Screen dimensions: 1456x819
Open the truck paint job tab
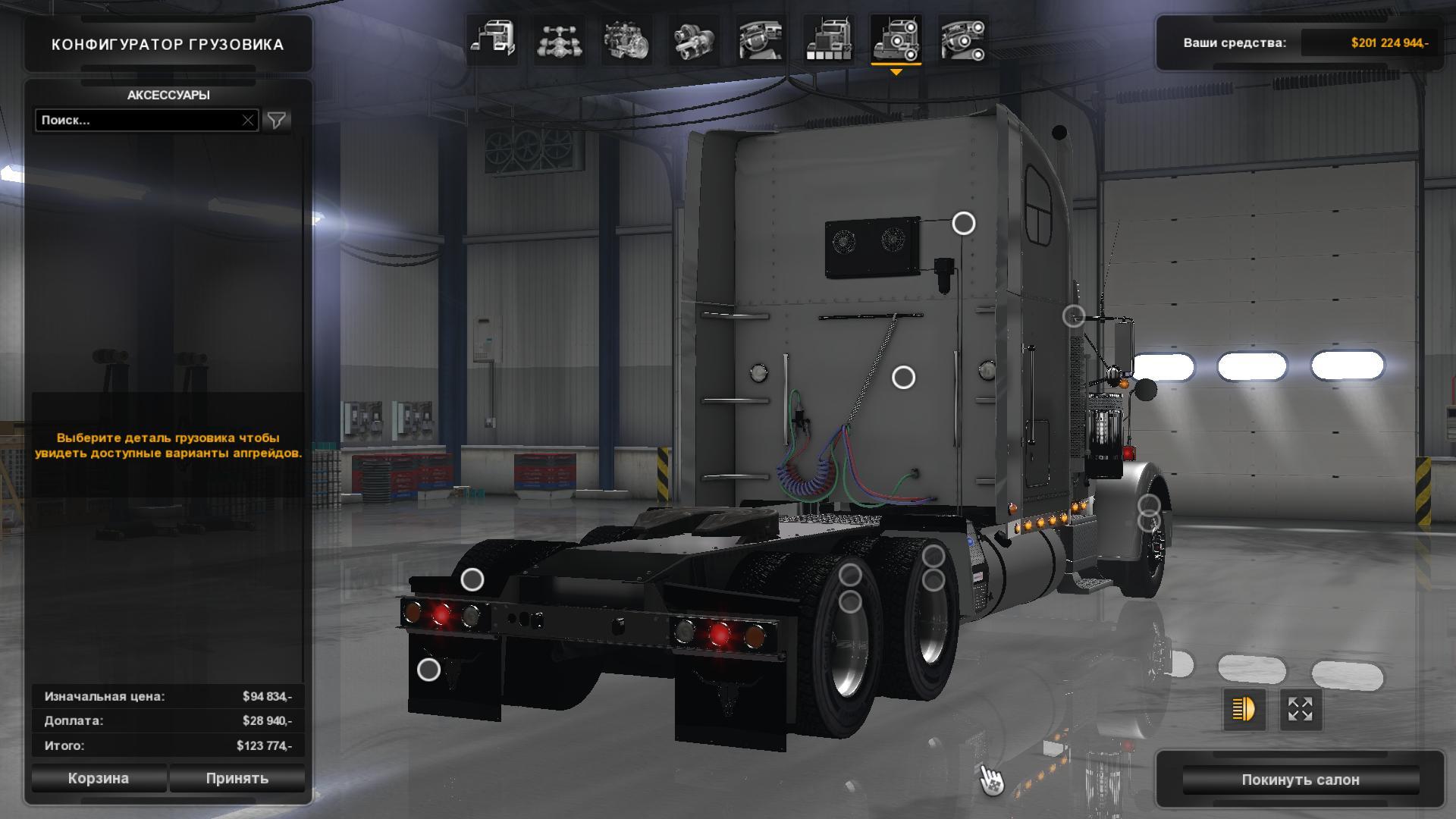[828, 39]
